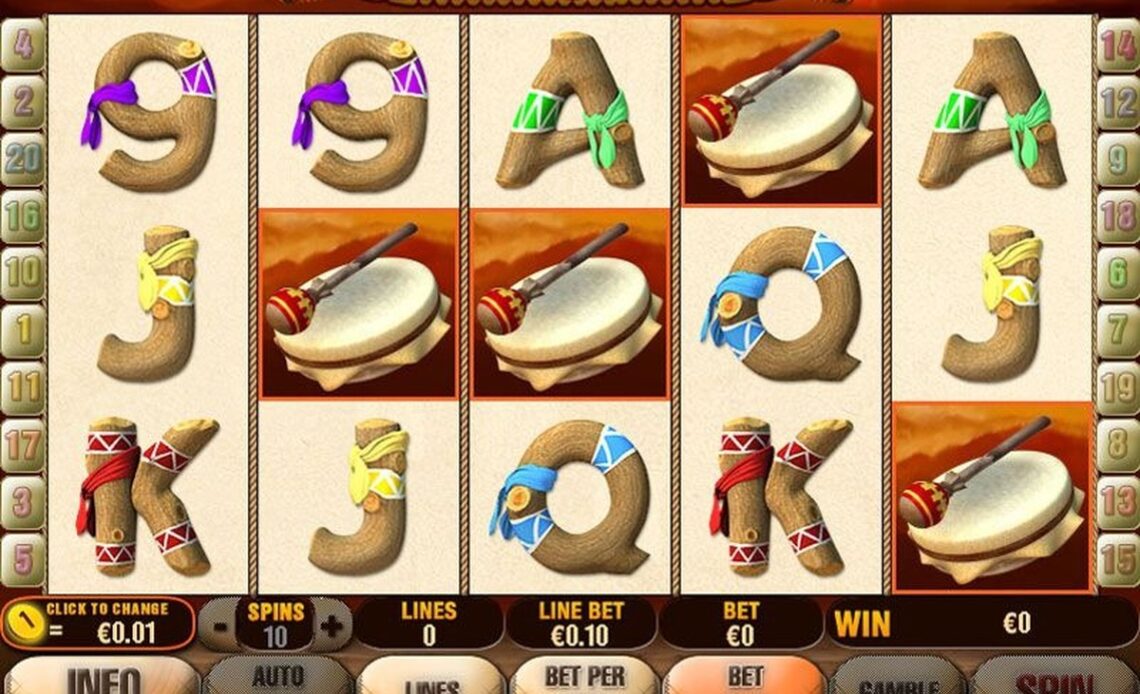
Task: Adjust with the Bet Per Line button
Action: click(x=585, y=677)
